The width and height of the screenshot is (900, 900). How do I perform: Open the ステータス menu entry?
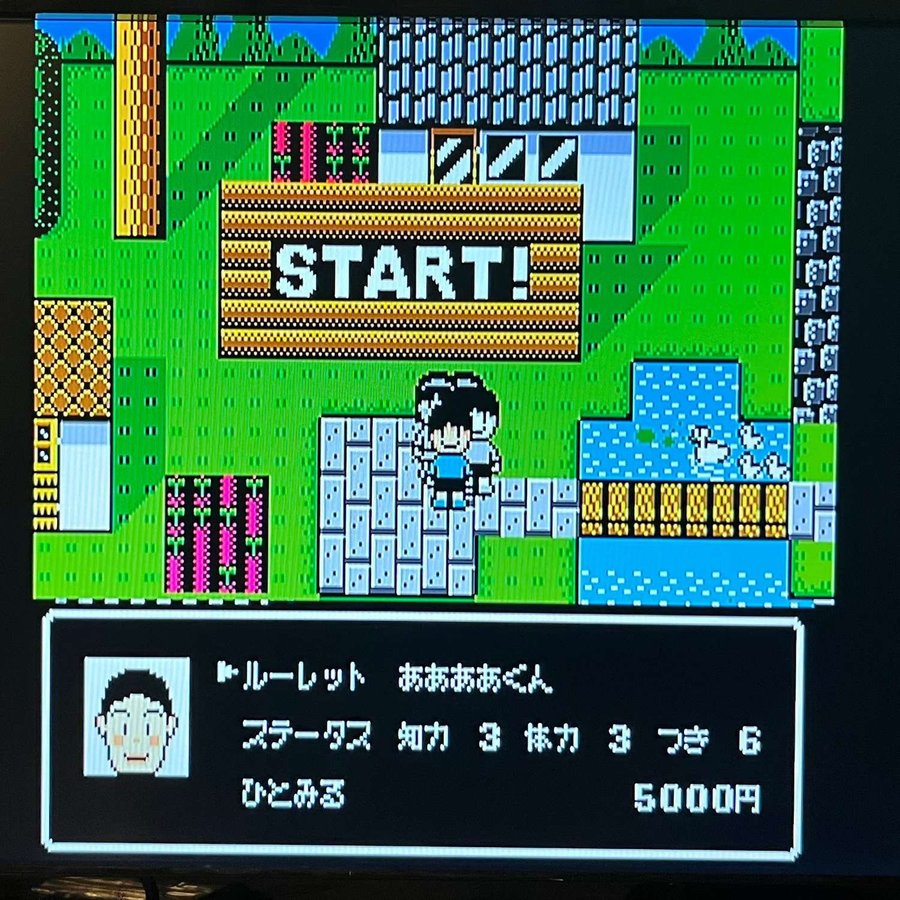[x=306, y=740]
